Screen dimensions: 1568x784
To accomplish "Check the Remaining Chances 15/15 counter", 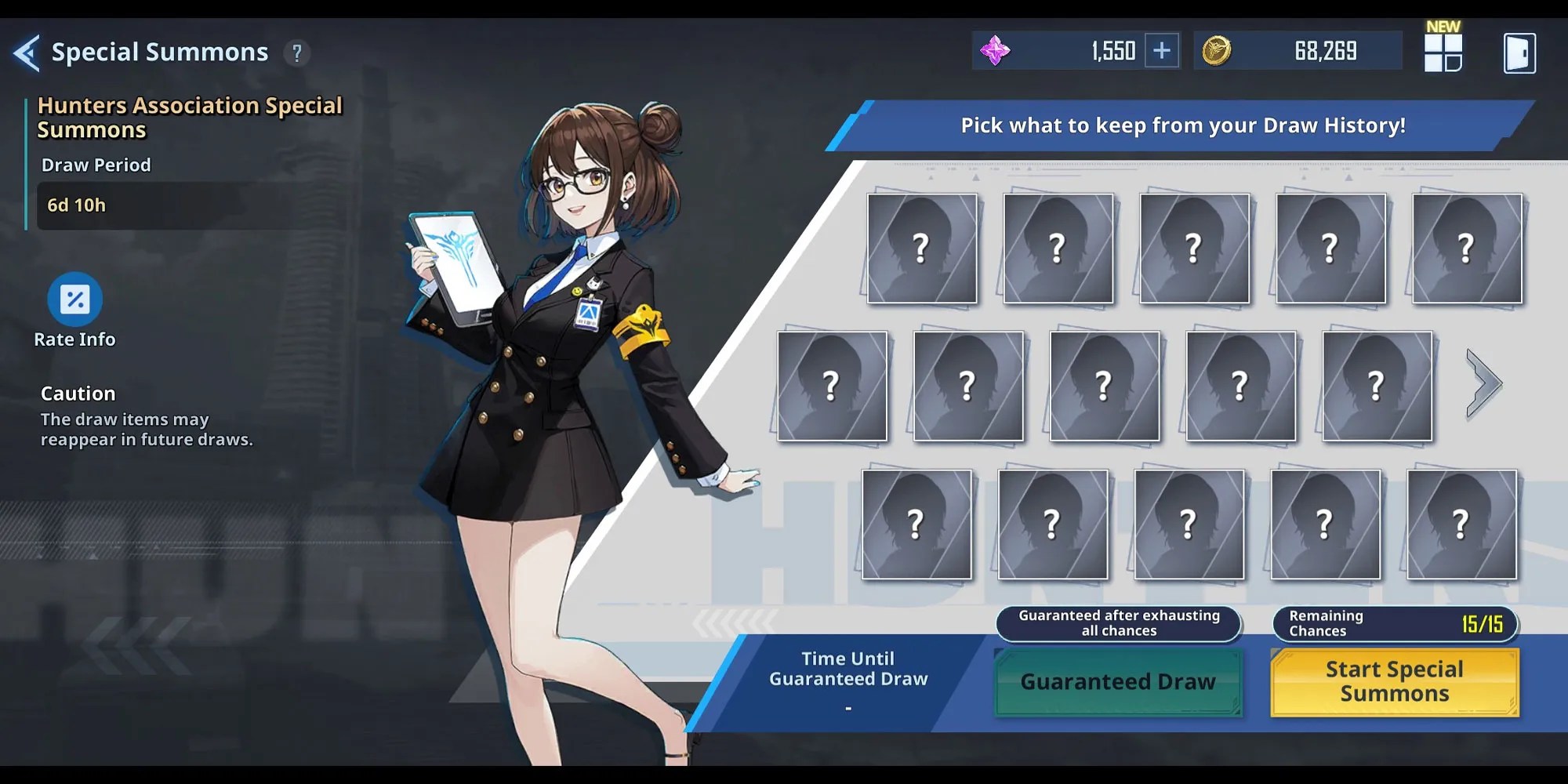I will click(x=1394, y=622).
